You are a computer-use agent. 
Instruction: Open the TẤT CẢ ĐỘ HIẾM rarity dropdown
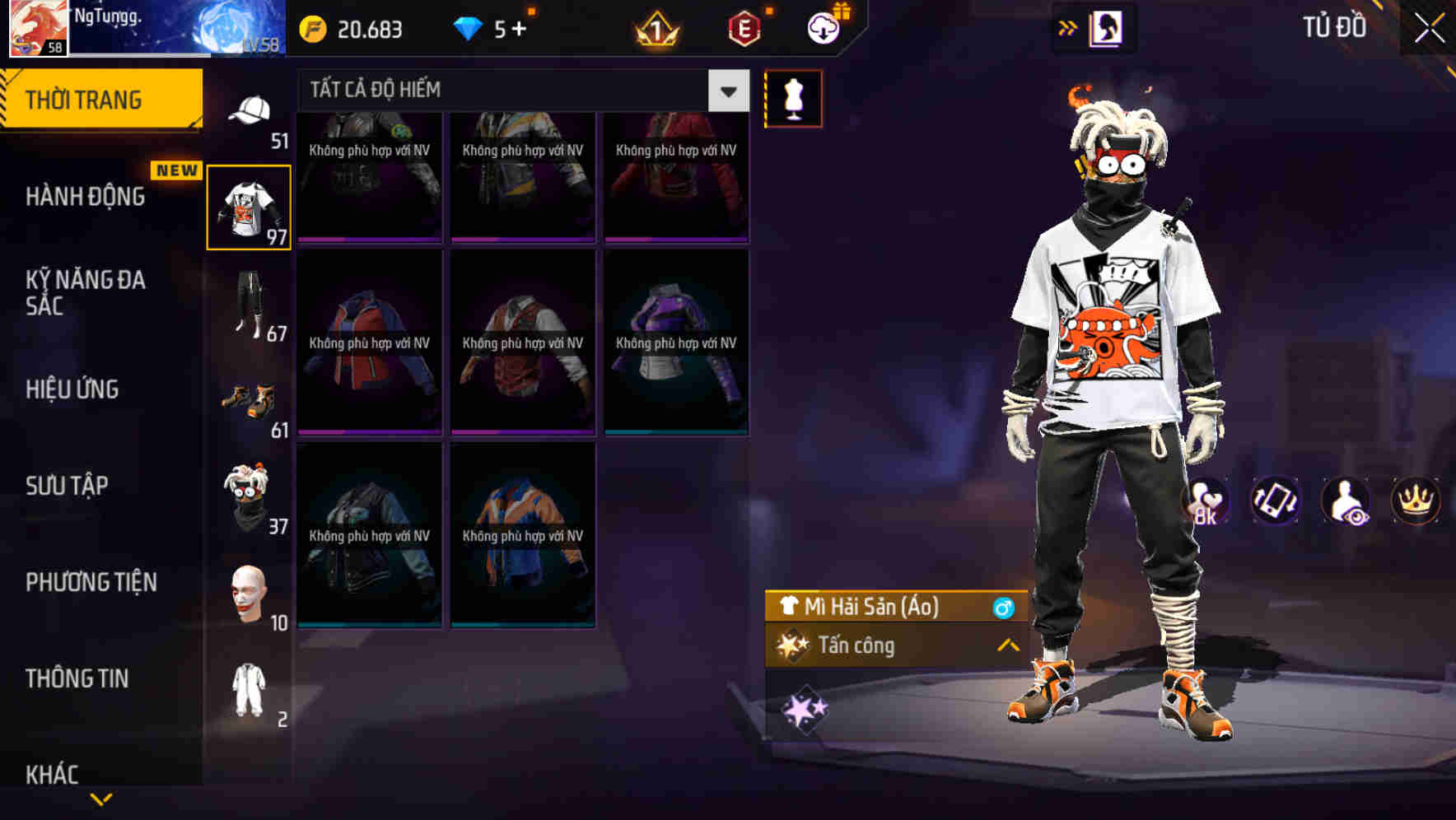coord(726,91)
